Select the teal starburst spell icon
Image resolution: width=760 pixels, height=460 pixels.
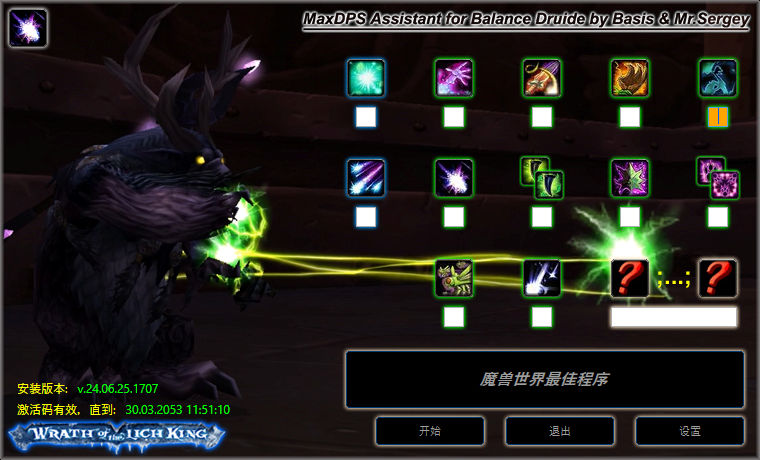pos(366,78)
